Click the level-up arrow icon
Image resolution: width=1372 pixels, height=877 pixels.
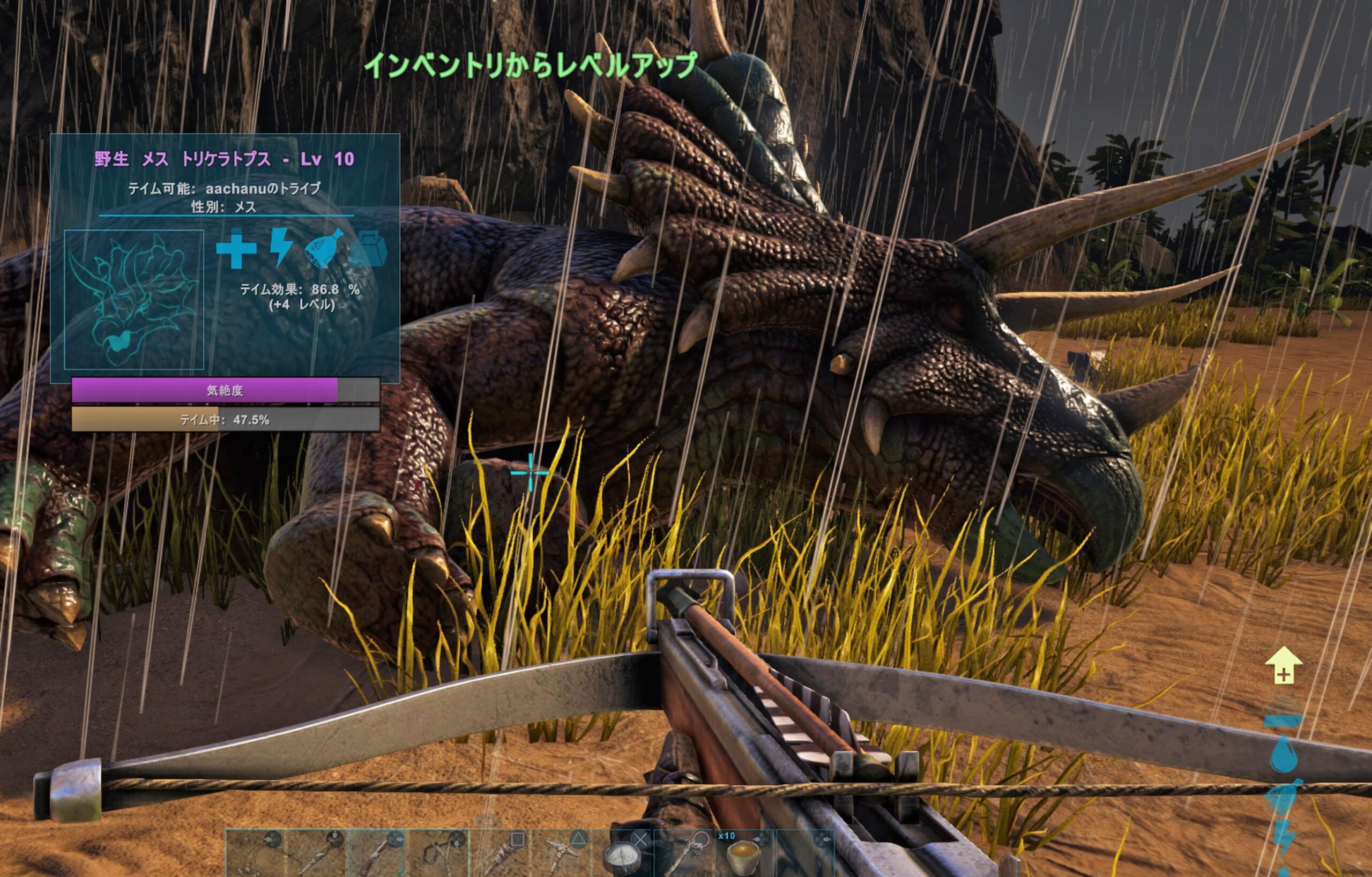pos(1283,665)
